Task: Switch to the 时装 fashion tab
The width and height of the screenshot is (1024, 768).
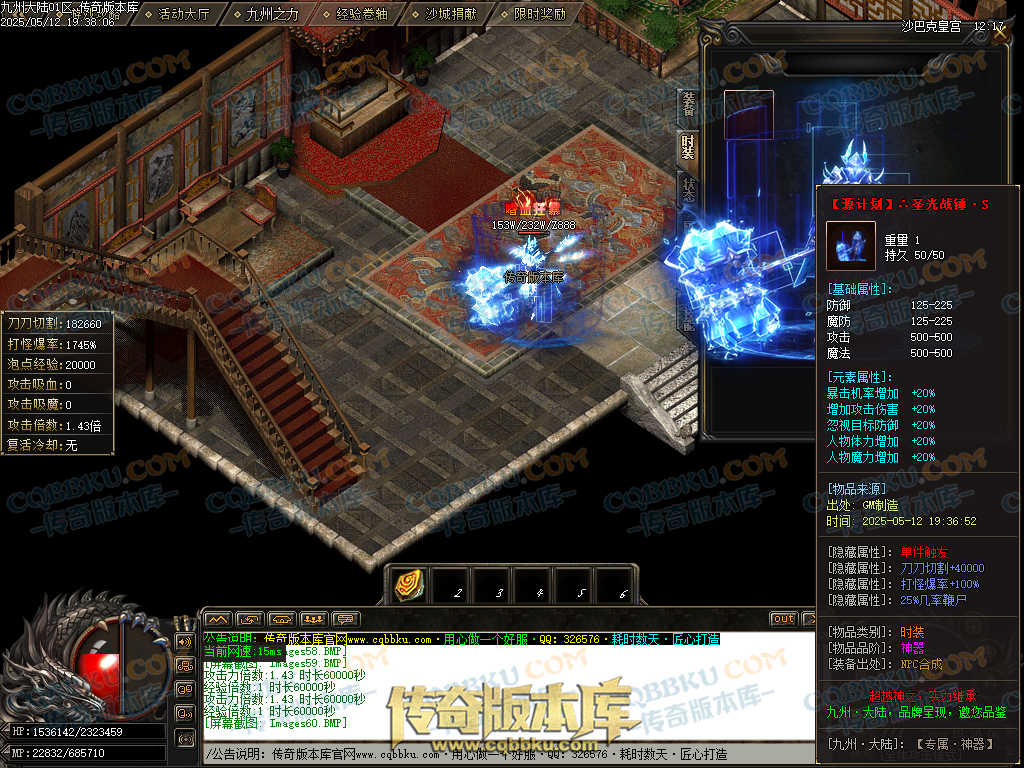Action: (x=688, y=147)
